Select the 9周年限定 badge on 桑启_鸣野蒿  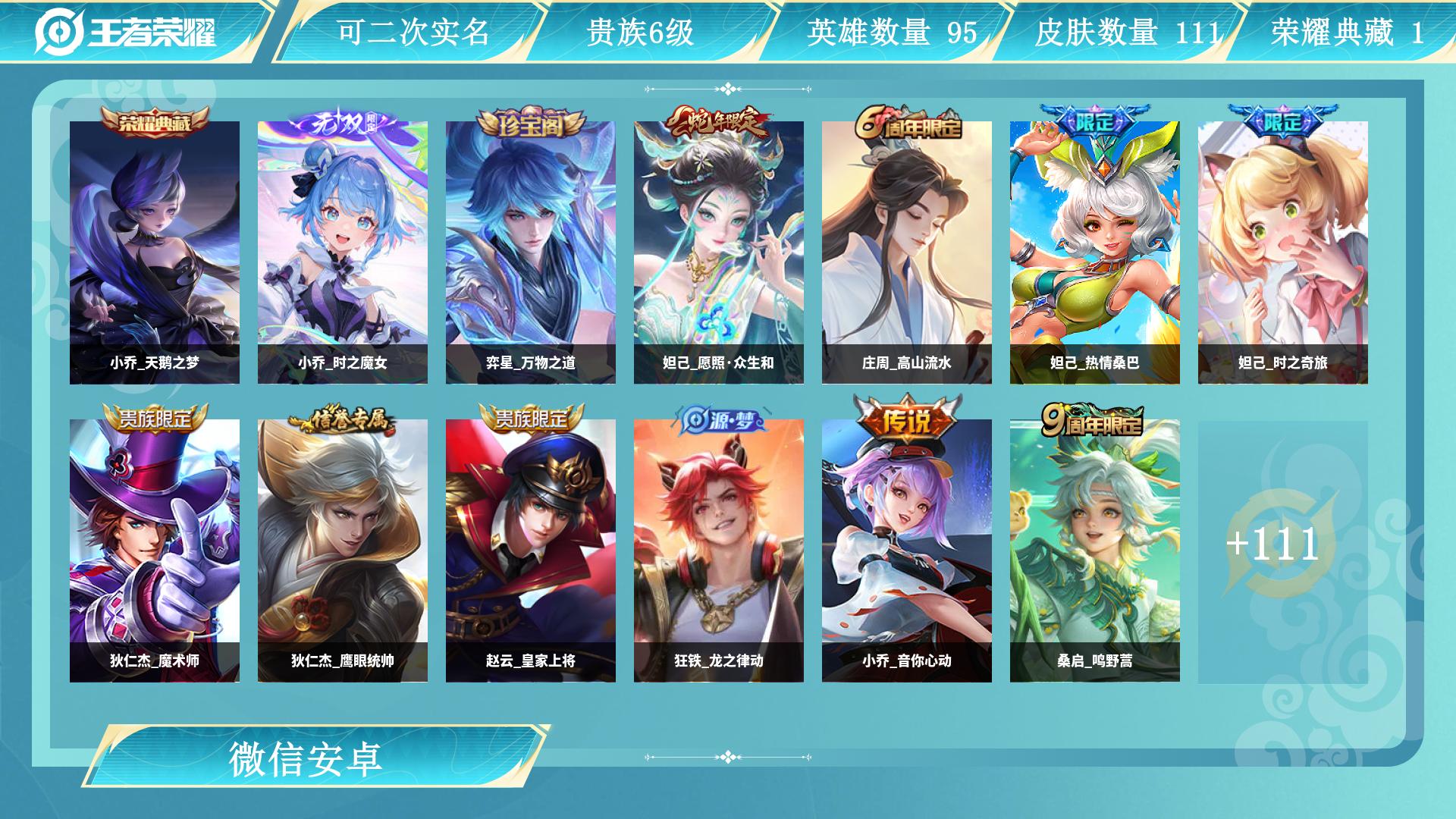[1094, 421]
